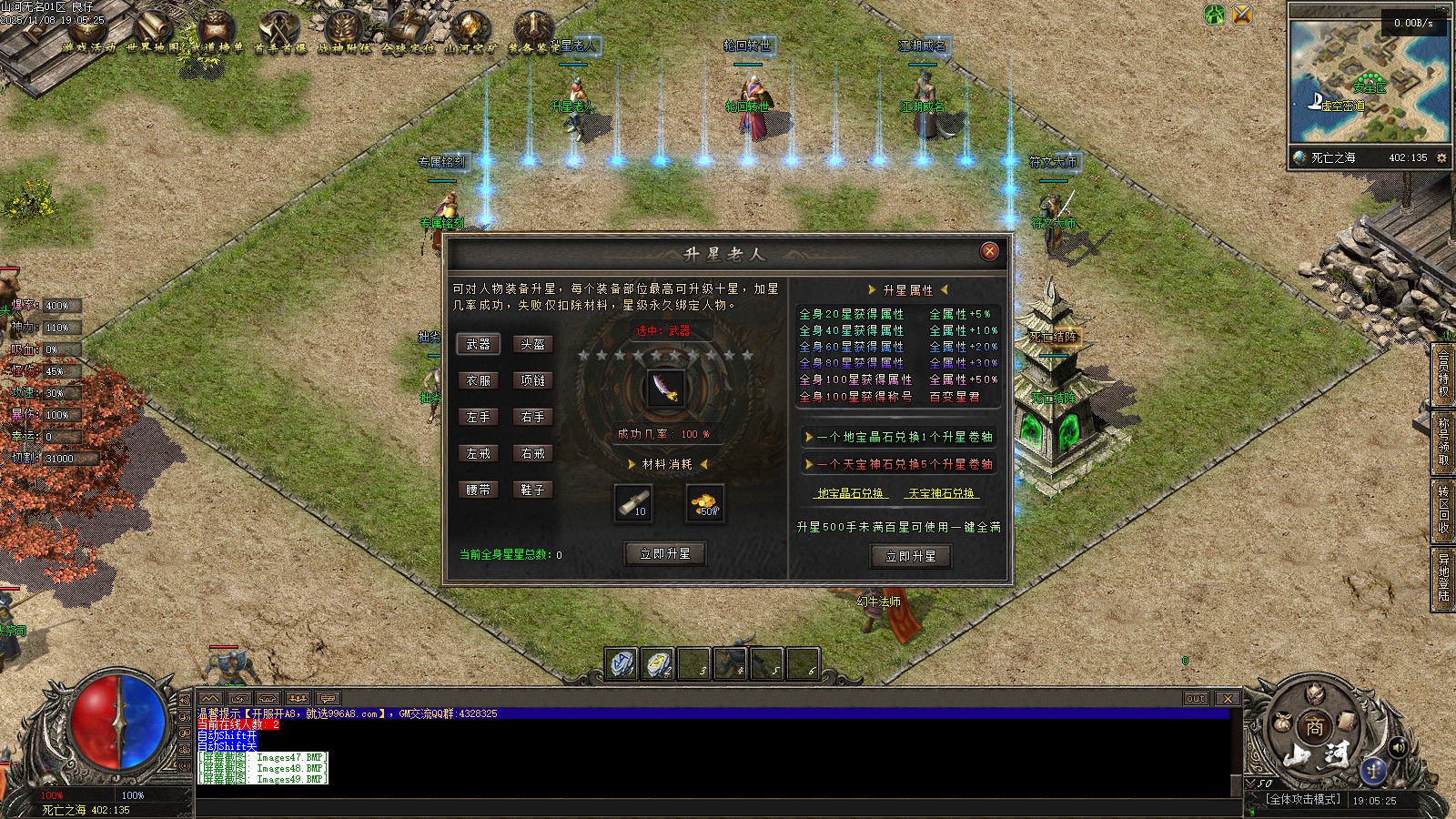Open the 天宝神石兑换 exchange link
1456x819 pixels.
pyautogui.click(x=941, y=493)
